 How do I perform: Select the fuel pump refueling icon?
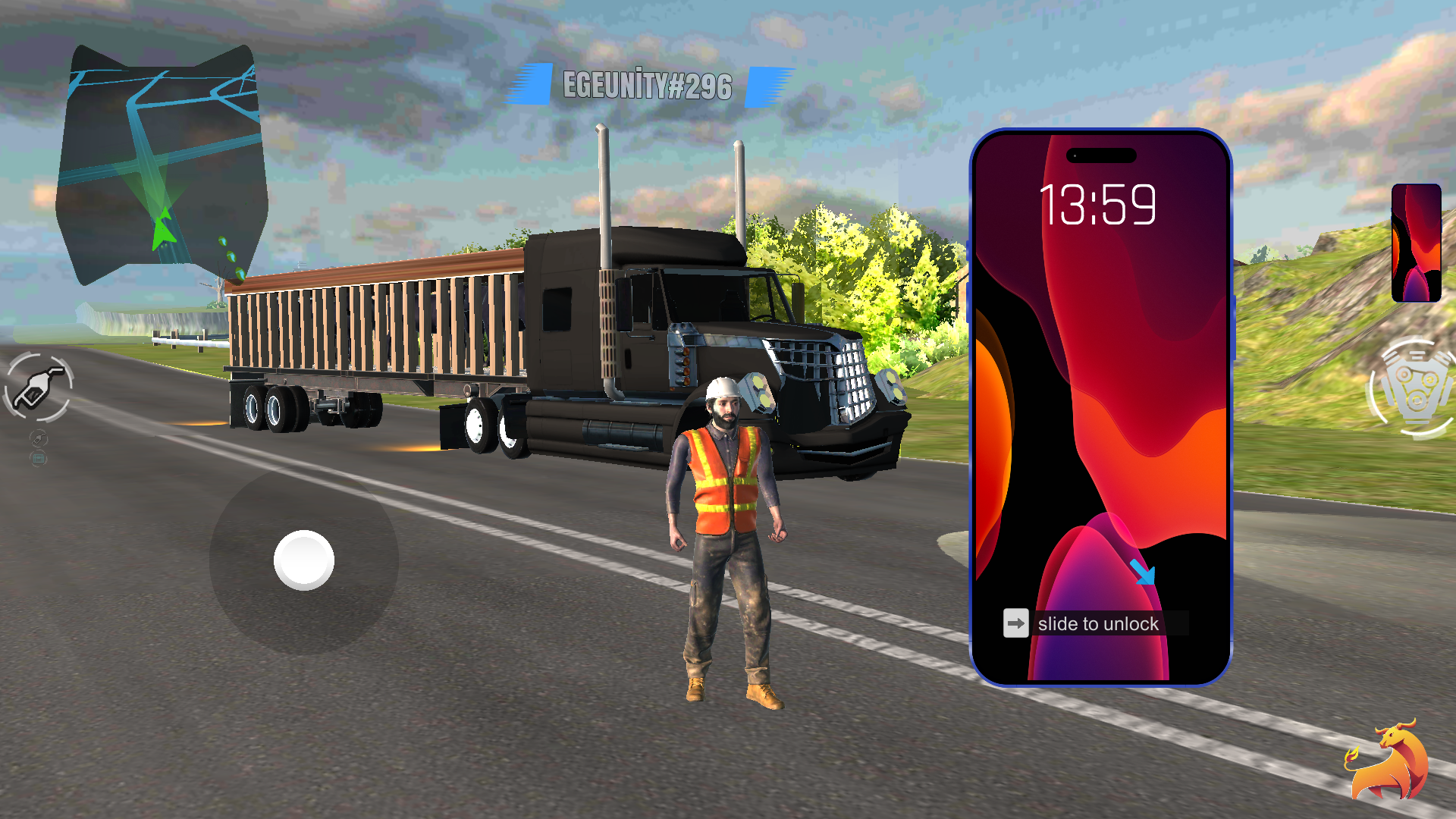pyautogui.click(x=38, y=385)
